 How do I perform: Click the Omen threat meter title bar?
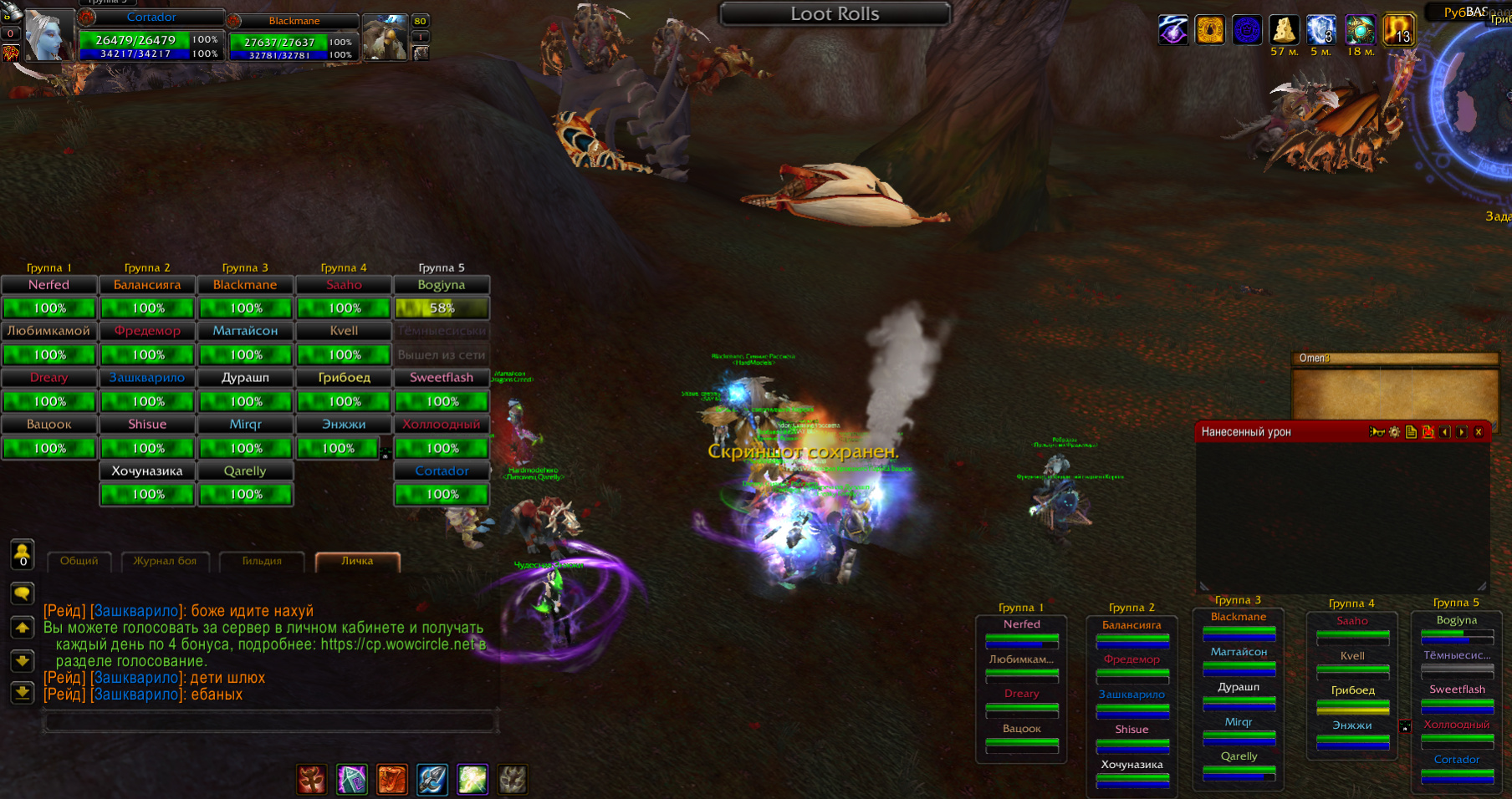[1394, 359]
